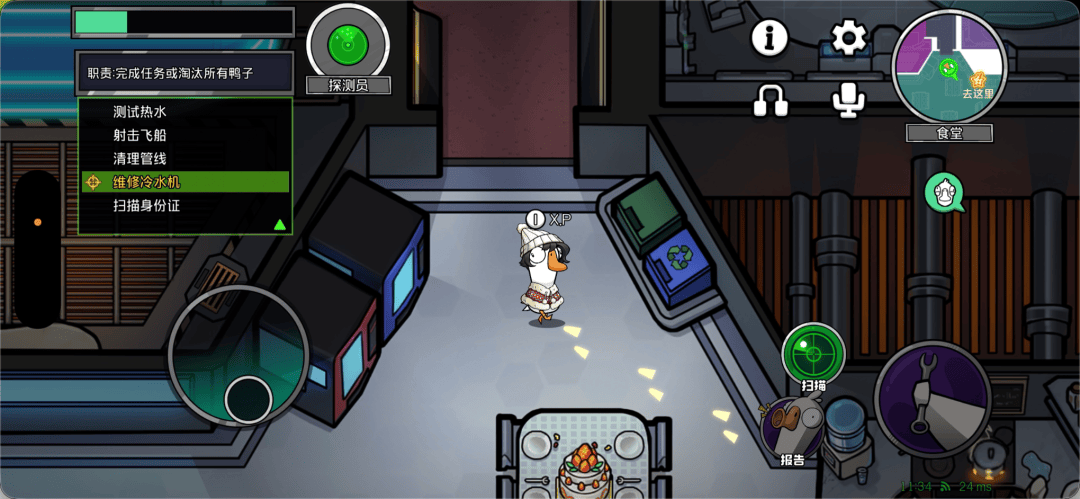Select the 射击飞船 task
The height and width of the screenshot is (499, 1080).
click(139, 135)
